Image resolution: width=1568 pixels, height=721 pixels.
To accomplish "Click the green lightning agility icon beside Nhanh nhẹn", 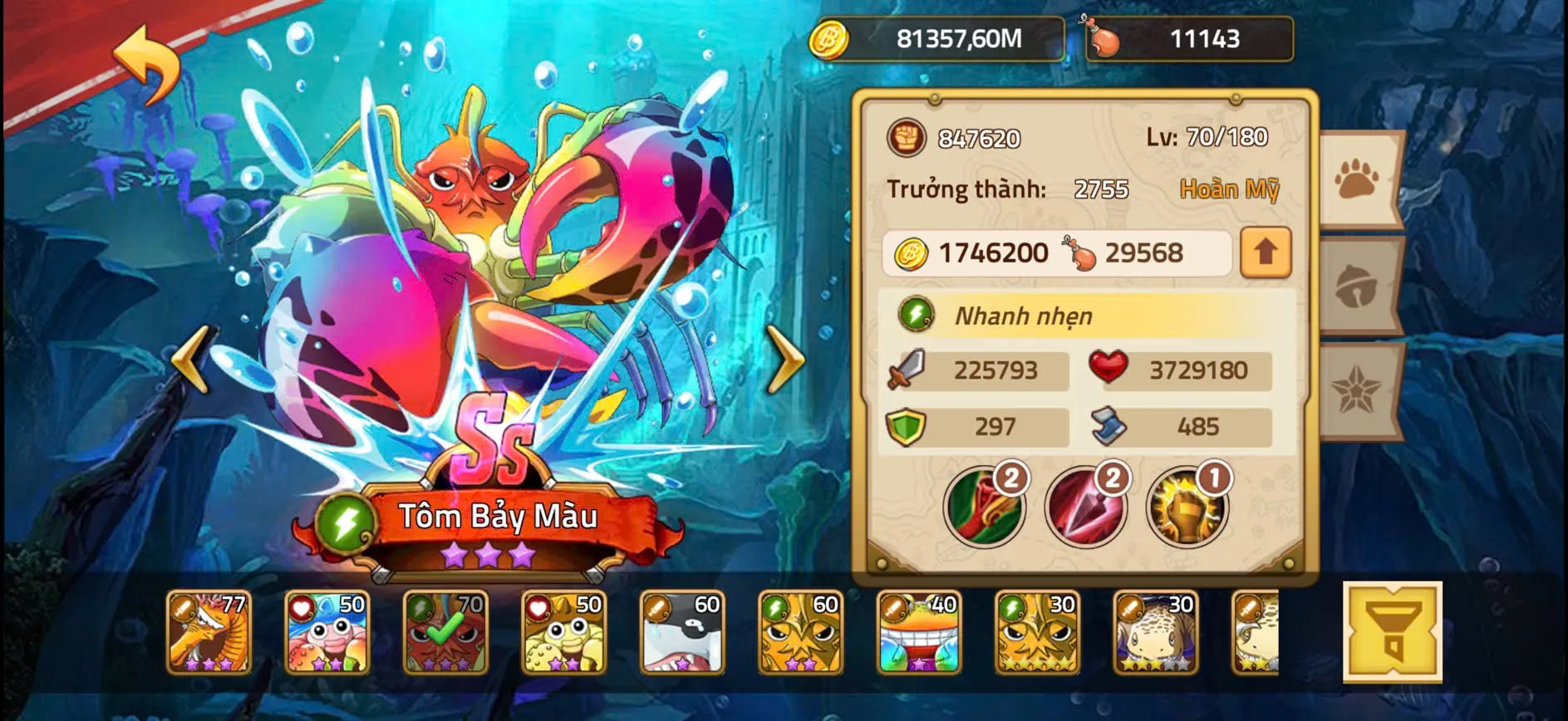I will point(915,316).
